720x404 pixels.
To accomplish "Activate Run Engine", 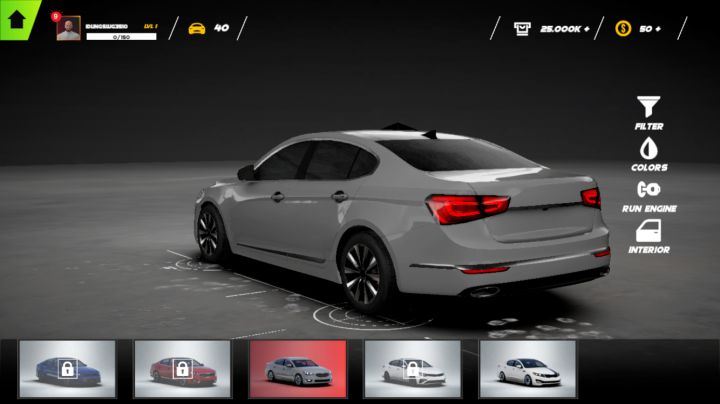I will 649,195.
